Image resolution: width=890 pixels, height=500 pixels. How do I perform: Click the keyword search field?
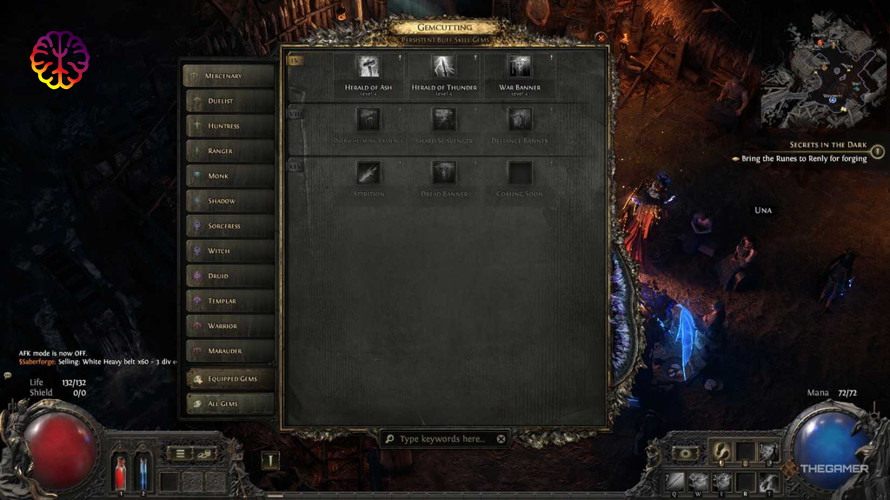pos(443,439)
